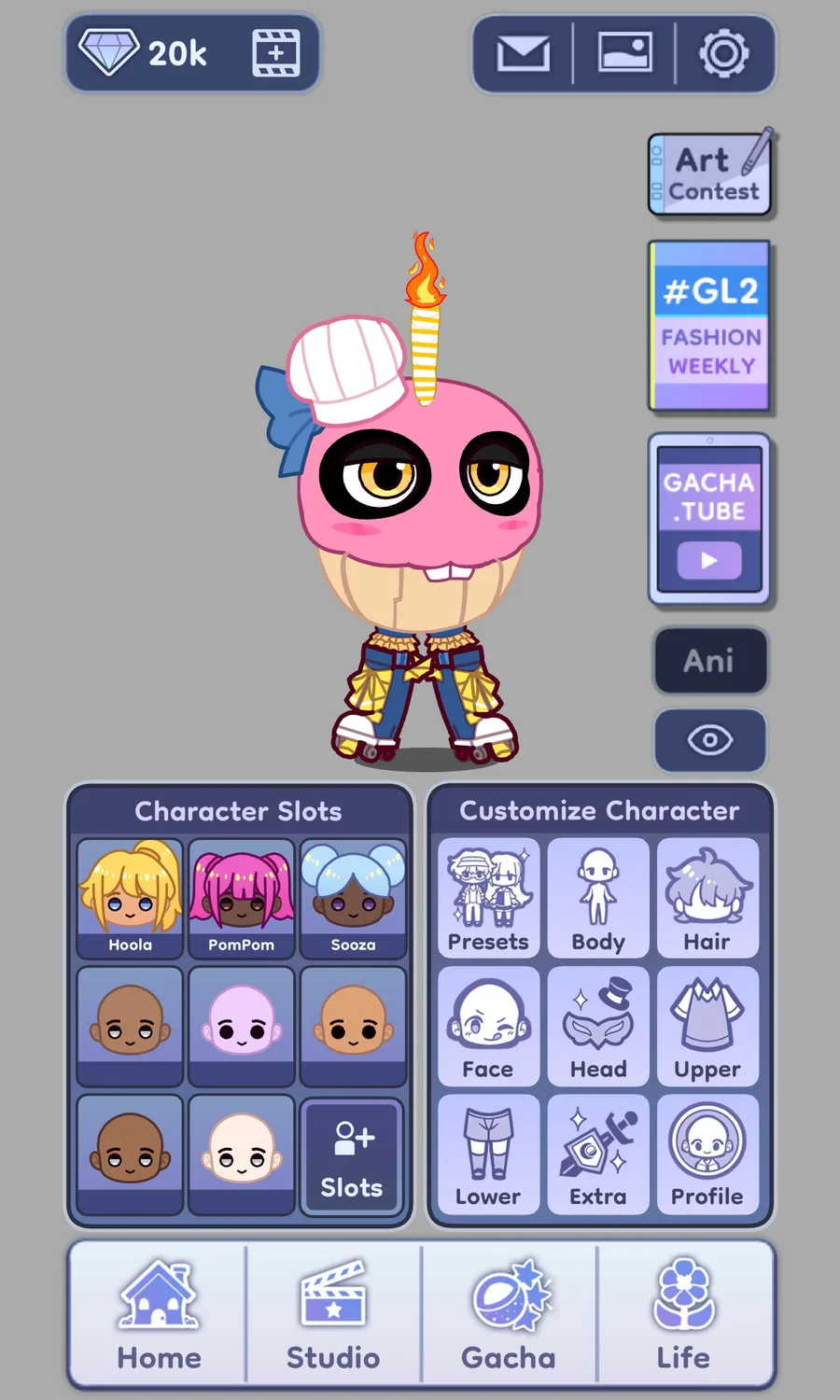Select the Hoola character slot
Screen dimensions: 840x1400
[130, 898]
